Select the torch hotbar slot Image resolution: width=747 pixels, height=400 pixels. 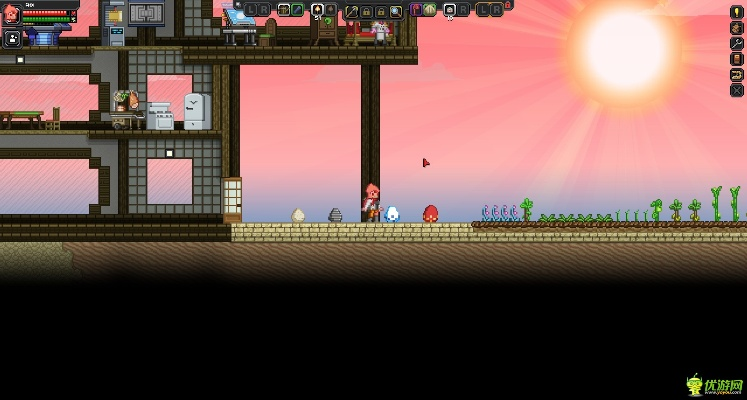317,10
